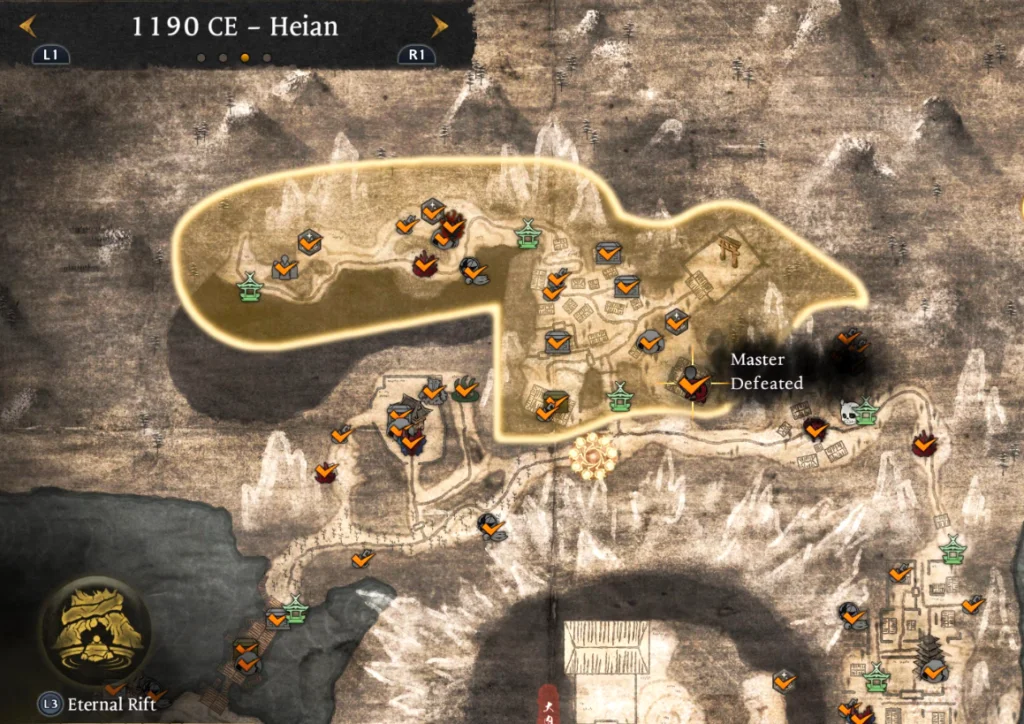Screen dimensions: 1024x724
Task: Choose the green shrine beside the skull marker
Action: pyautogui.click(x=866, y=411)
